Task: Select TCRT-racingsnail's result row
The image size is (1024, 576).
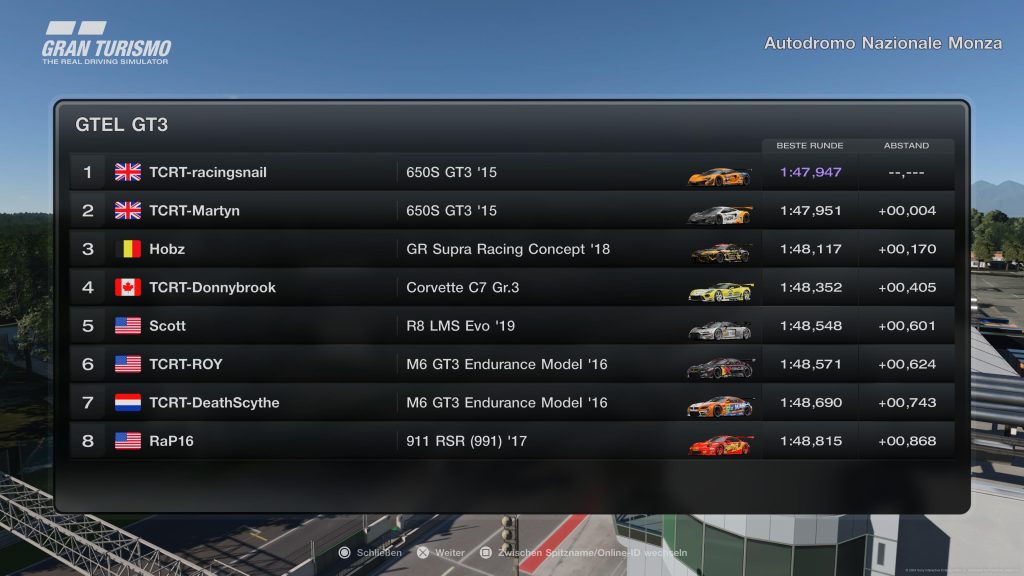Action: point(510,172)
